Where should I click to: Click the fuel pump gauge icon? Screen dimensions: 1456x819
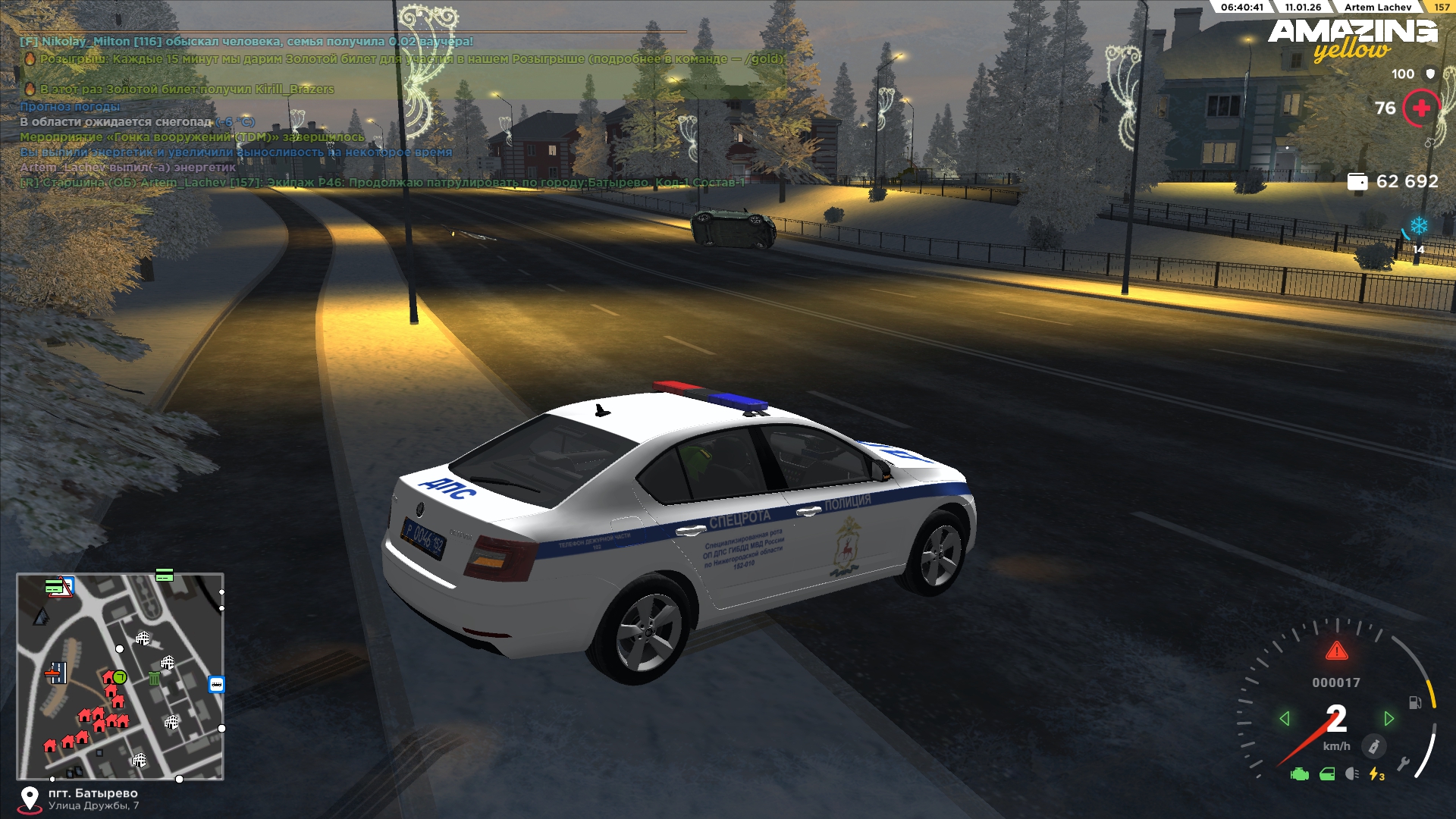click(x=1415, y=702)
